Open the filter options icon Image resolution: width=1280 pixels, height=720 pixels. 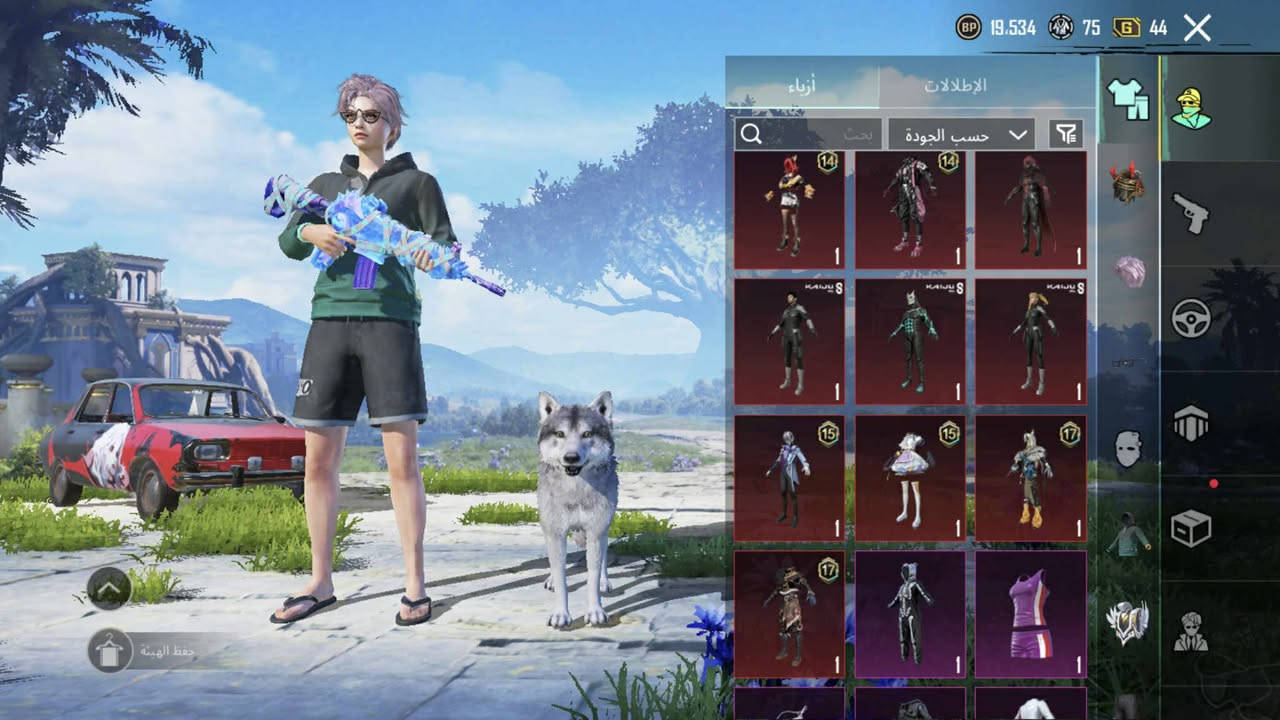[x=1066, y=134]
